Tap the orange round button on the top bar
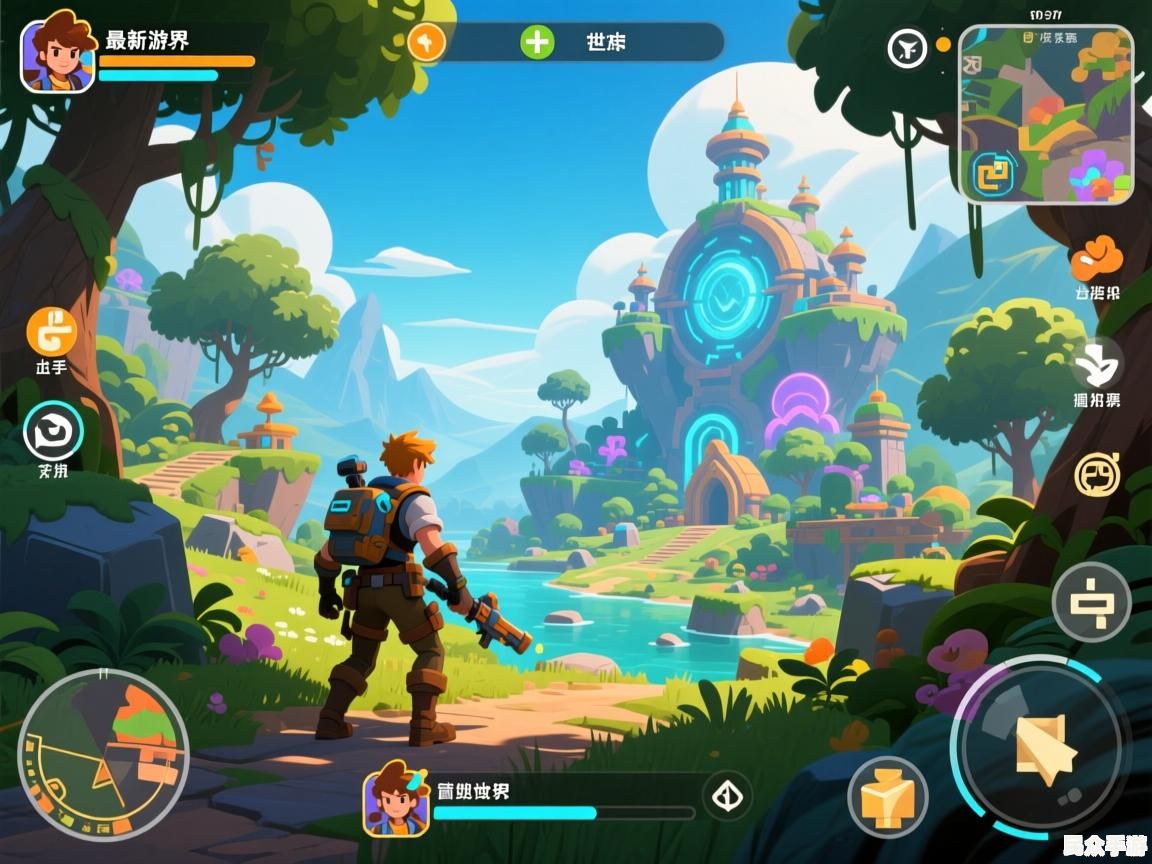The height and width of the screenshot is (864, 1152). (426, 42)
